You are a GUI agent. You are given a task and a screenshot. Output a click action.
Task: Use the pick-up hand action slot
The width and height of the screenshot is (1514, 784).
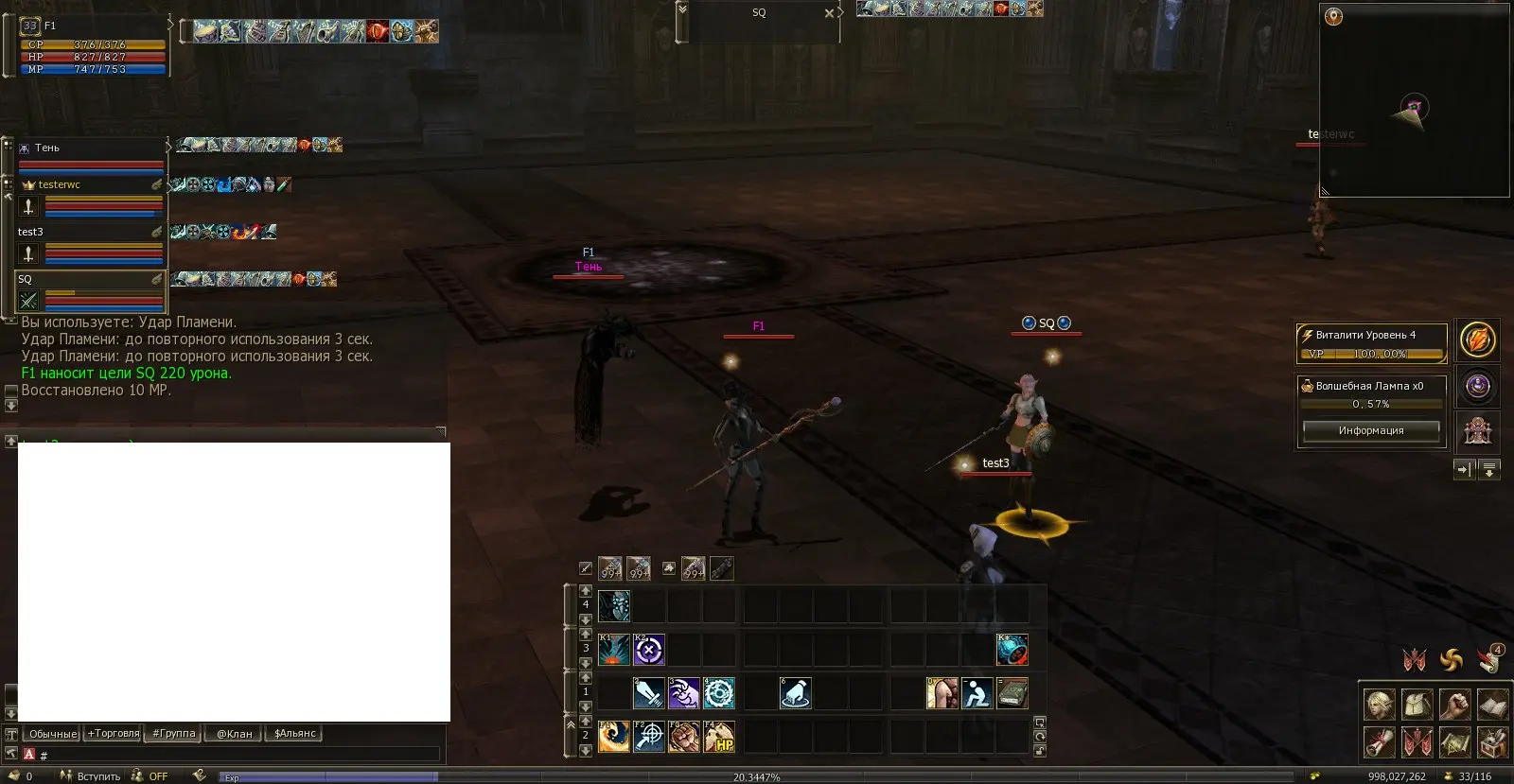coord(795,693)
